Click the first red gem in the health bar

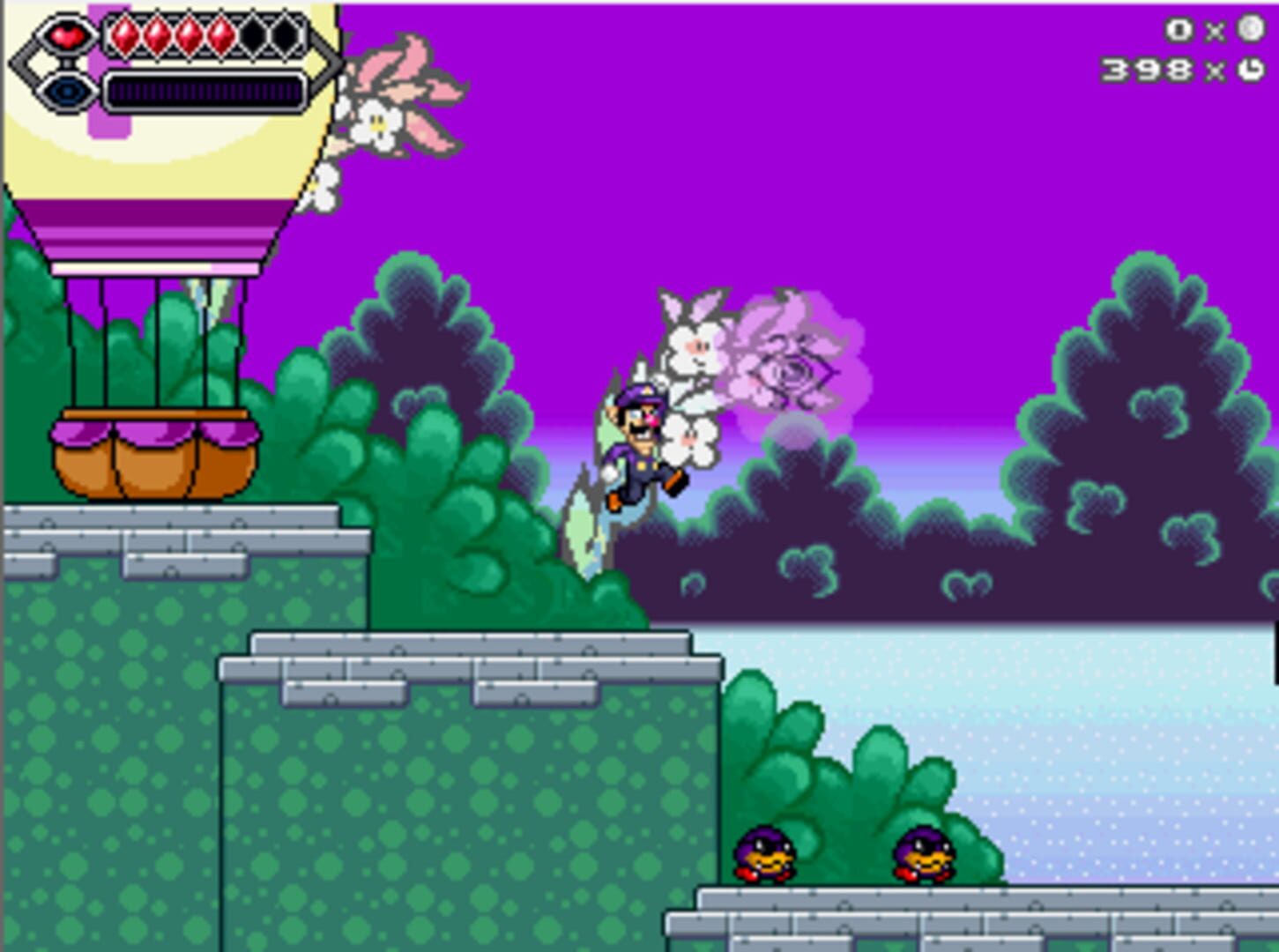coord(124,33)
